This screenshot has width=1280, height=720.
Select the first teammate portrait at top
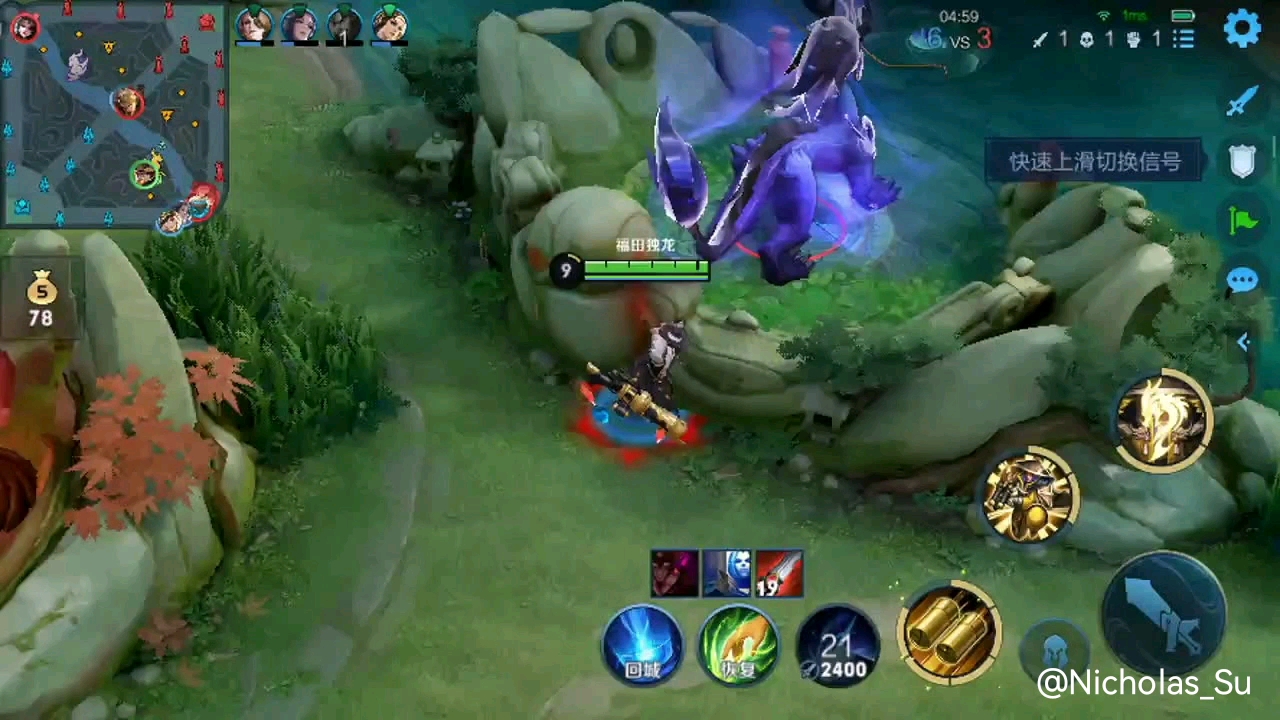point(254,24)
